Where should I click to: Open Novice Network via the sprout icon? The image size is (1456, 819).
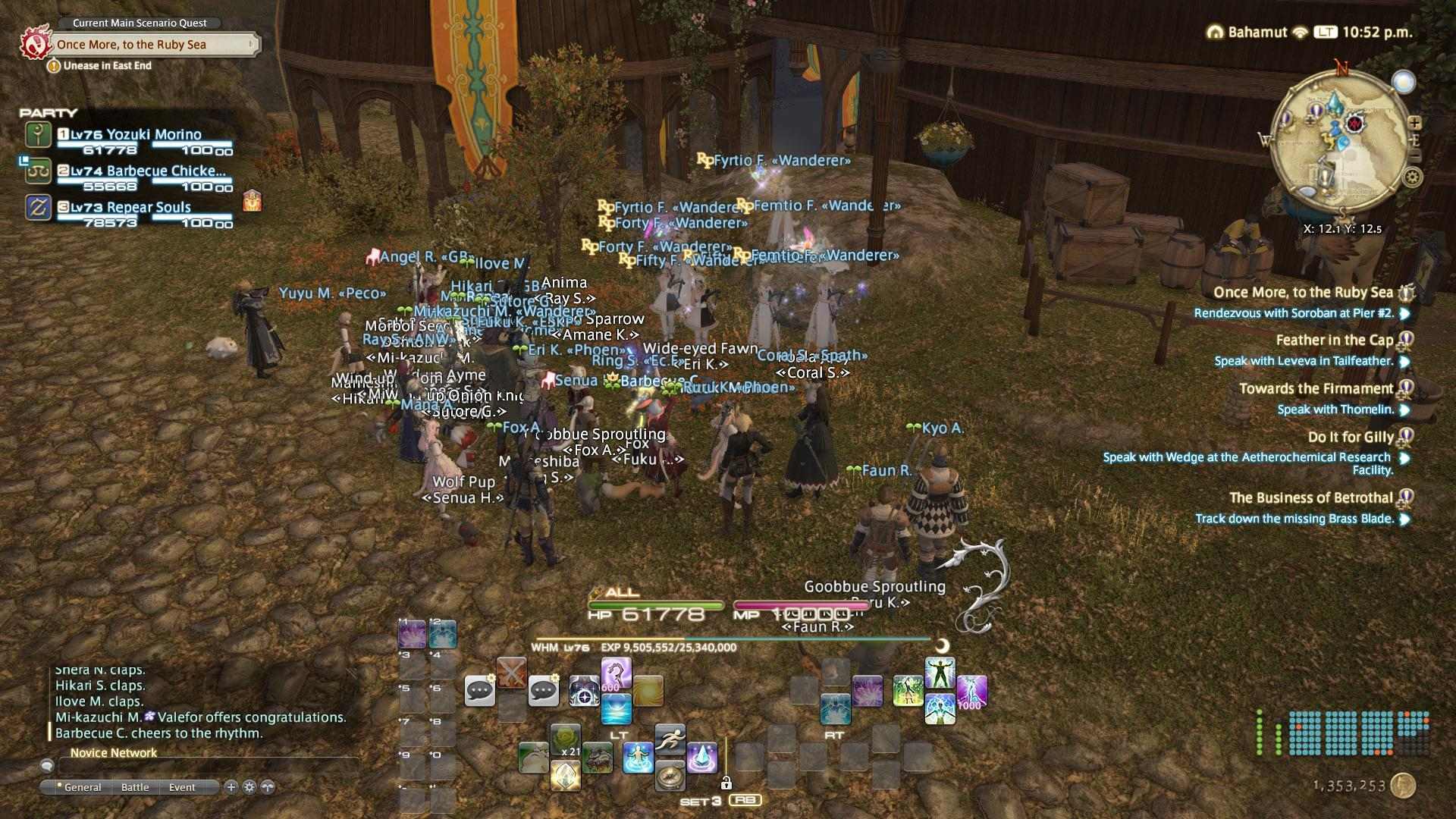point(268,787)
